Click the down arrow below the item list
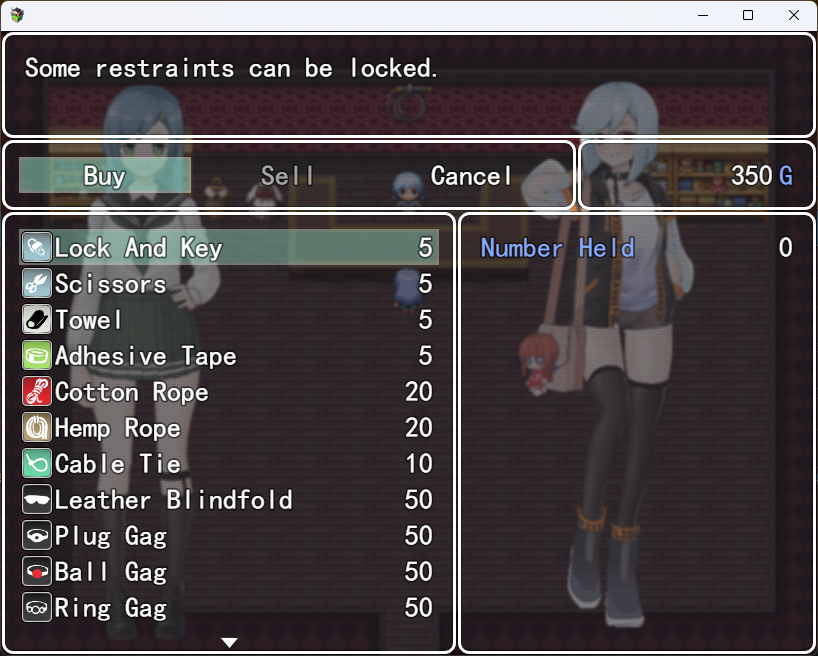 229,642
